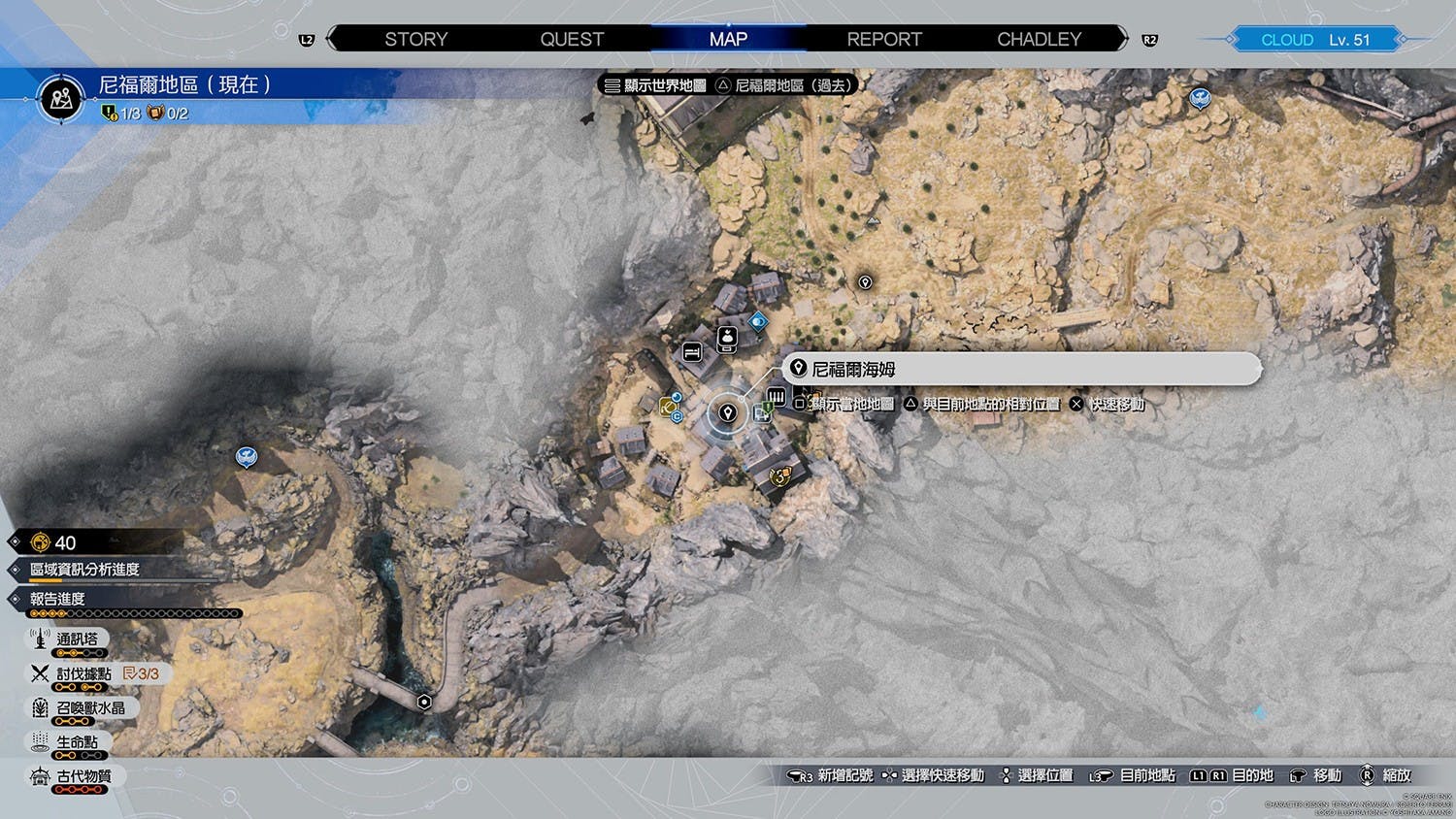Viewport: 1456px width, 819px height.
Task: Go to the REPORT tab
Action: click(883, 39)
